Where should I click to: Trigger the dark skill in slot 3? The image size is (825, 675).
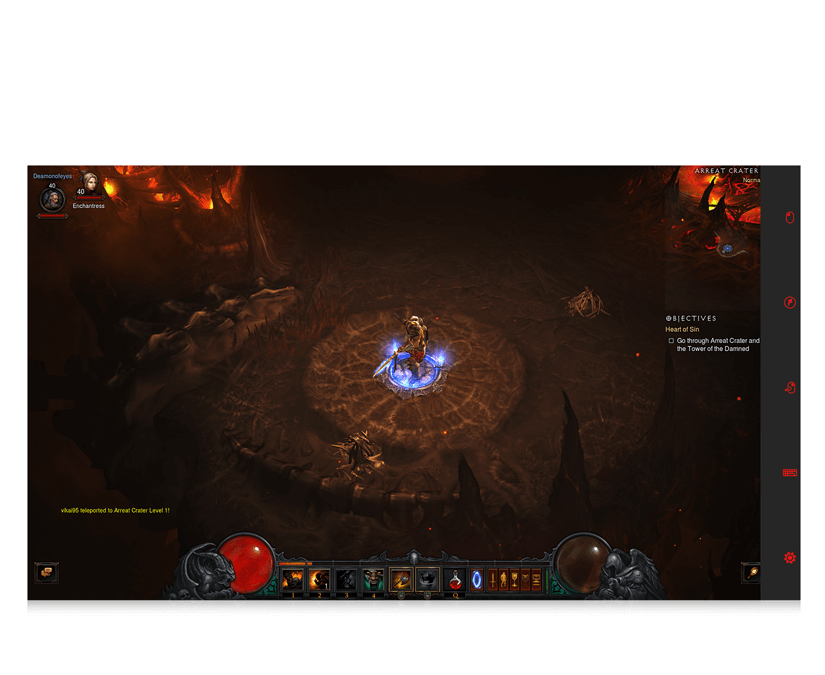point(346,579)
